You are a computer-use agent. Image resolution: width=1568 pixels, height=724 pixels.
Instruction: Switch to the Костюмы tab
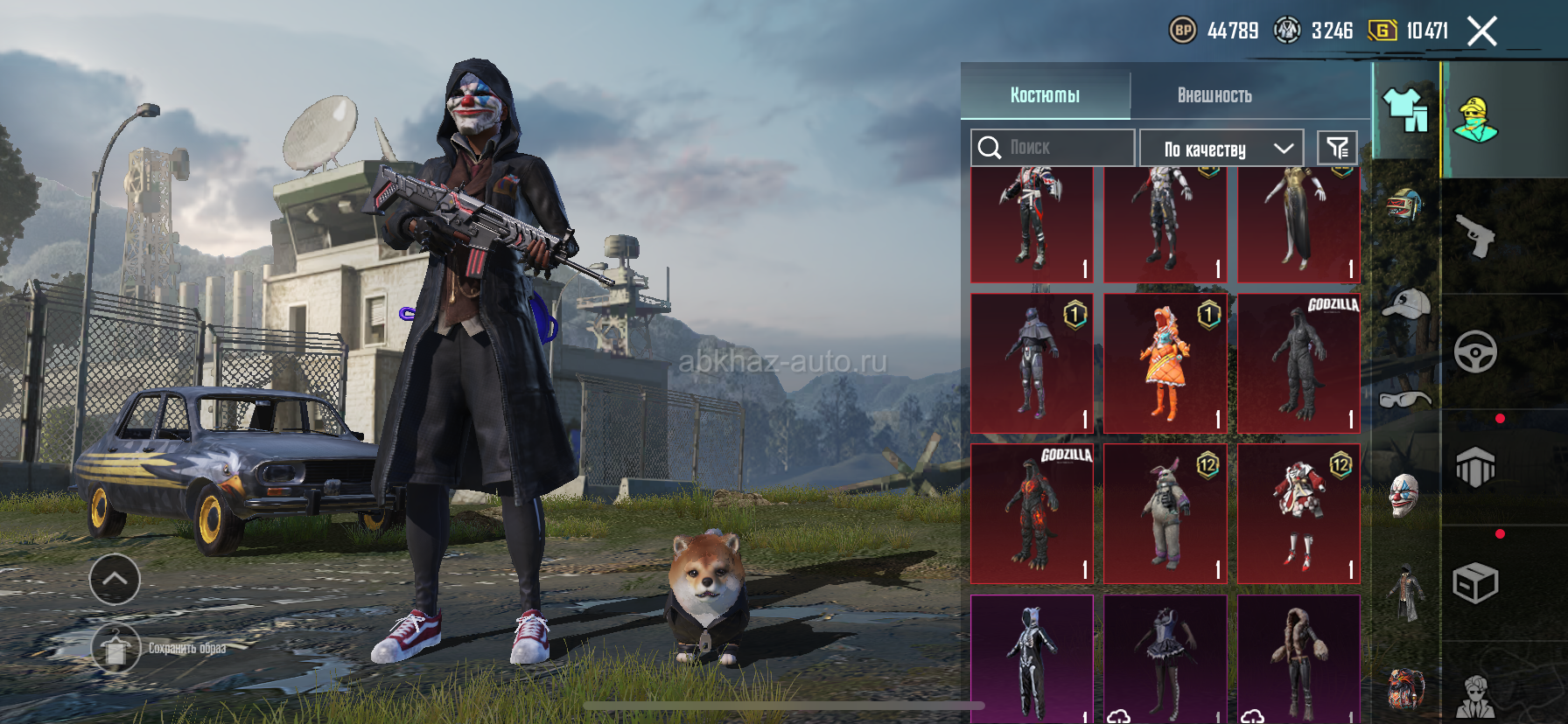(1045, 94)
